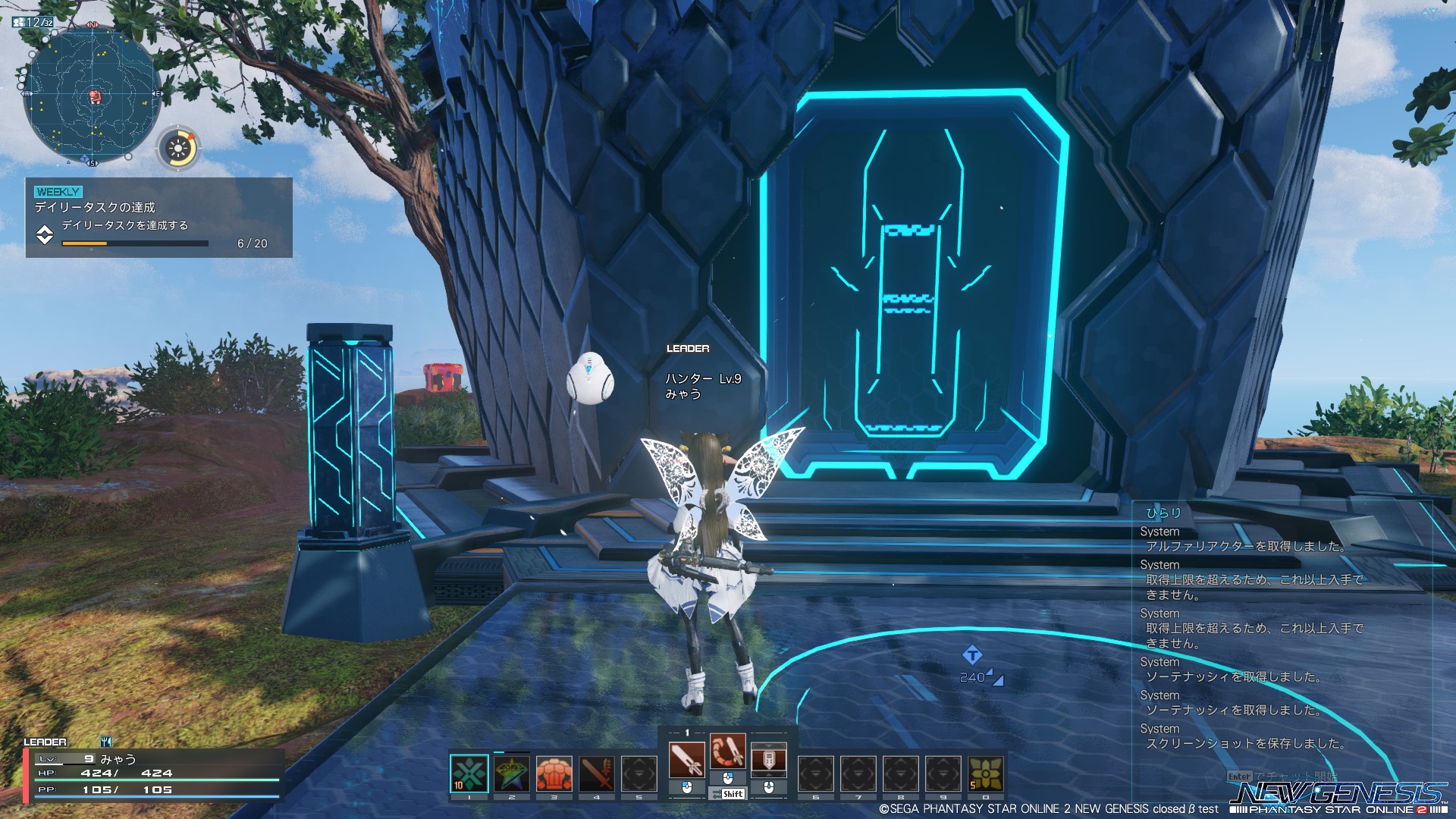Use the green Restasigne item in slot 1
Image resolution: width=1456 pixels, height=819 pixels.
469,773
